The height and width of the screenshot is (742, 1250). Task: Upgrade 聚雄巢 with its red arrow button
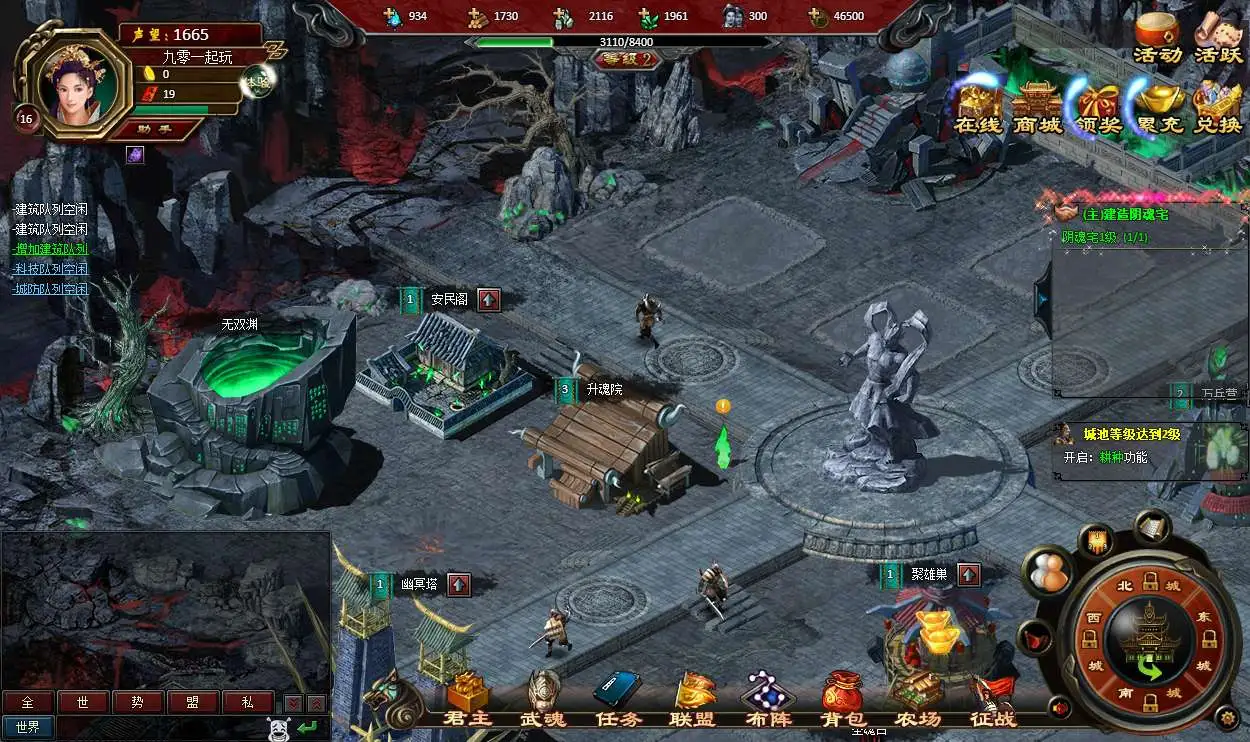tap(968, 575)
